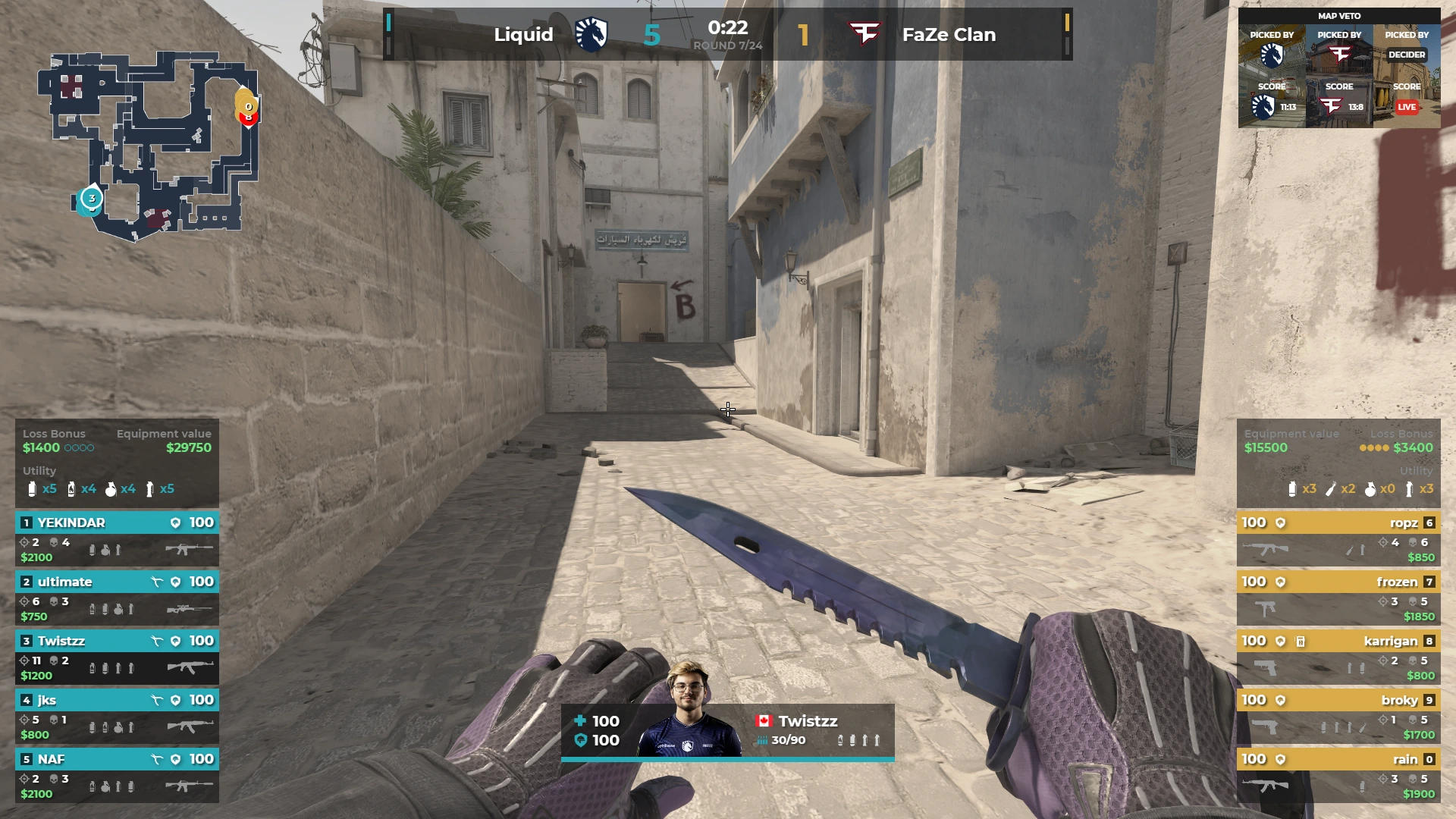Screen dimensions: 1456x819
Task: Select rain's player row
Action: coord(1338,775)
